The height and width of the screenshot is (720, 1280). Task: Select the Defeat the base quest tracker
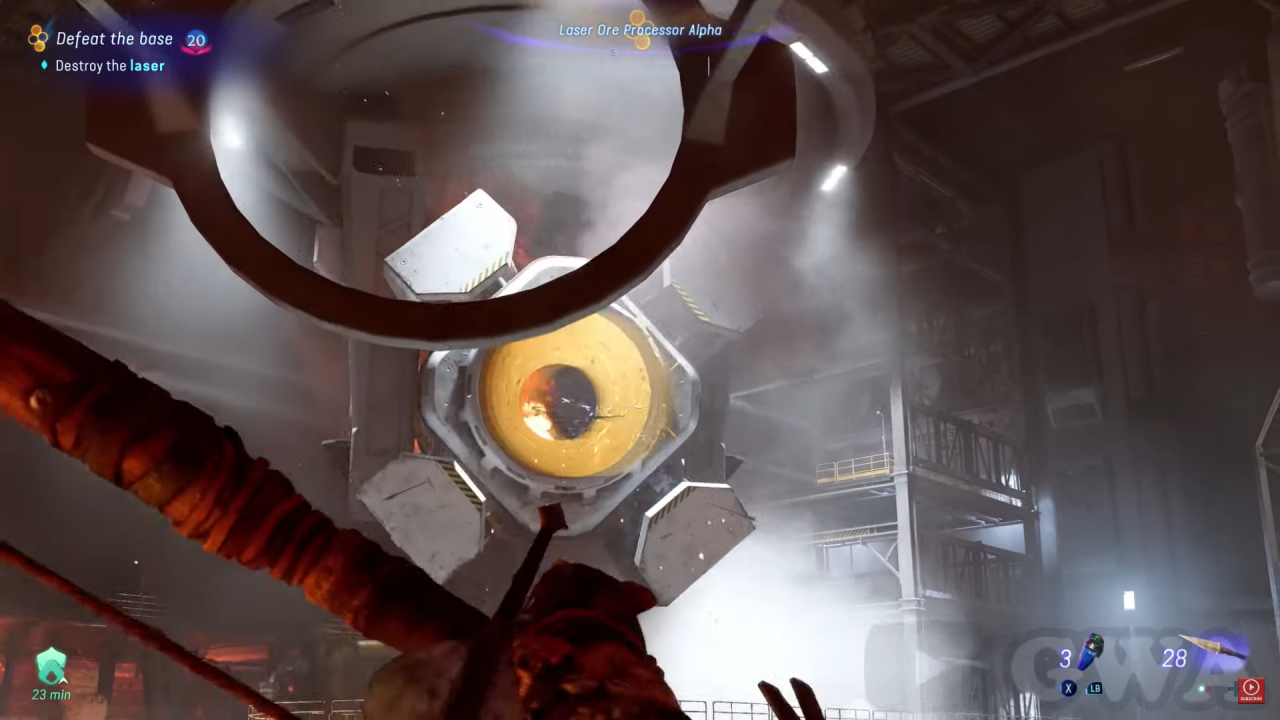pyautogui.click(x=113, y=39)
